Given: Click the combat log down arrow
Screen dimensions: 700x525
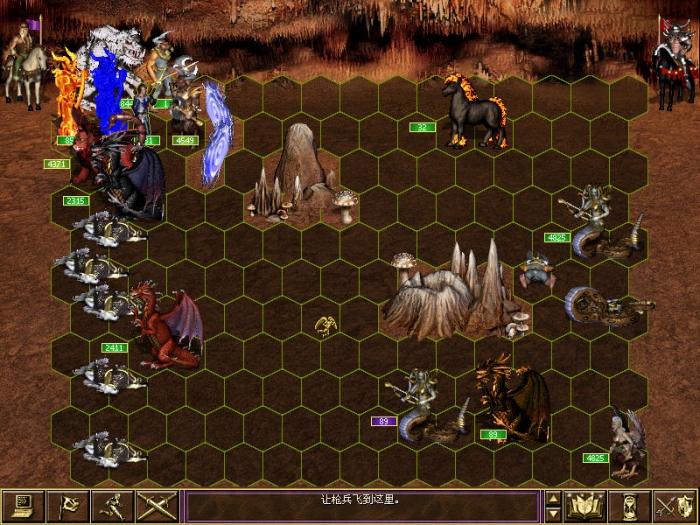Looking at the screenshot, I should tap(552, 514).
